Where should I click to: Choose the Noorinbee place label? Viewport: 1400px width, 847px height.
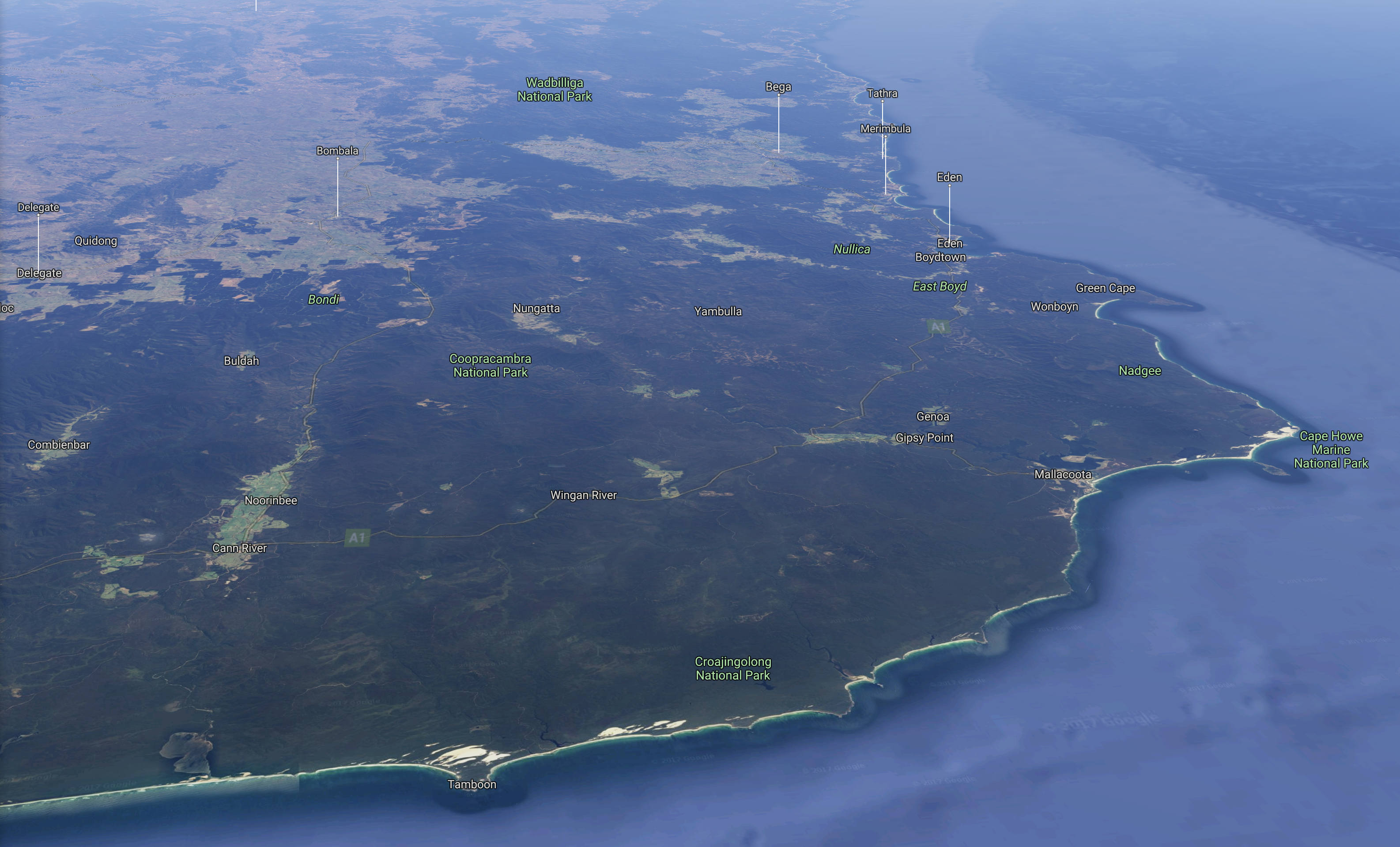coord(271,501)
